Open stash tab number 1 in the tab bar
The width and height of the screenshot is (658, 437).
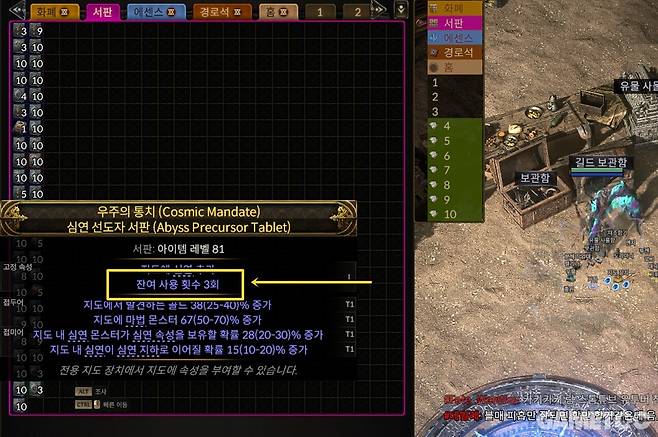320,12
